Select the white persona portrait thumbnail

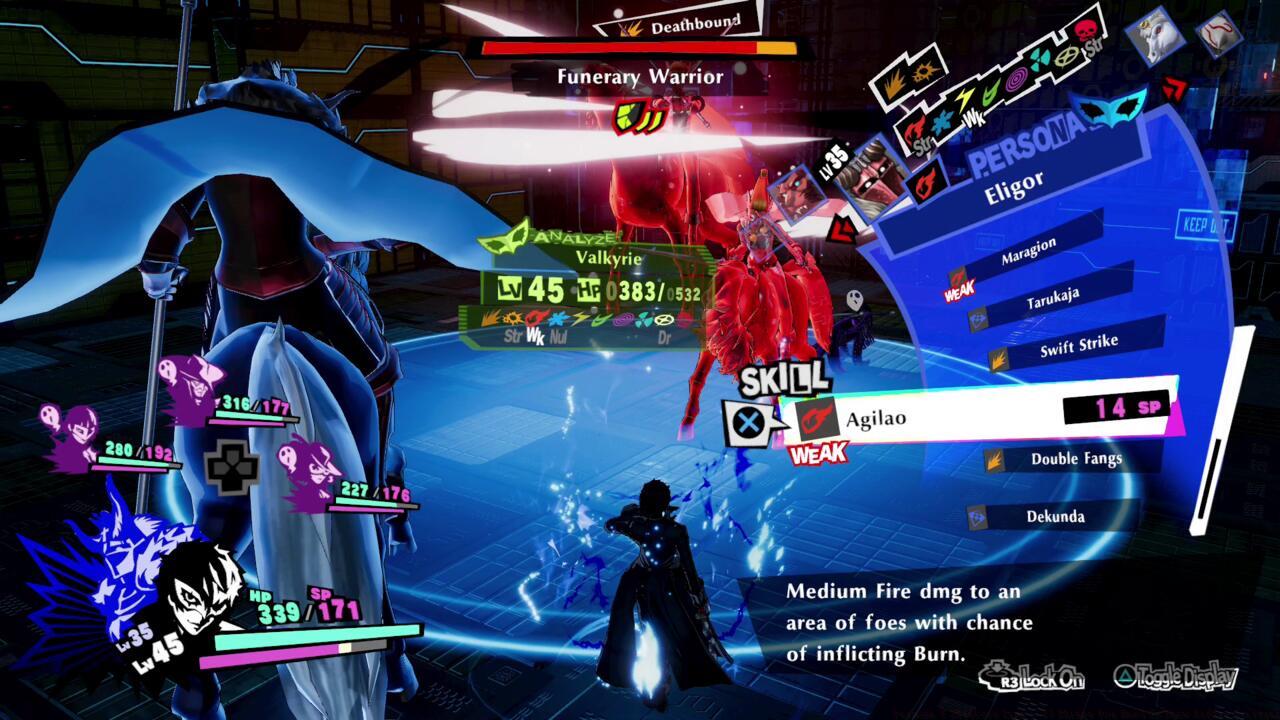click(1155, 36)
